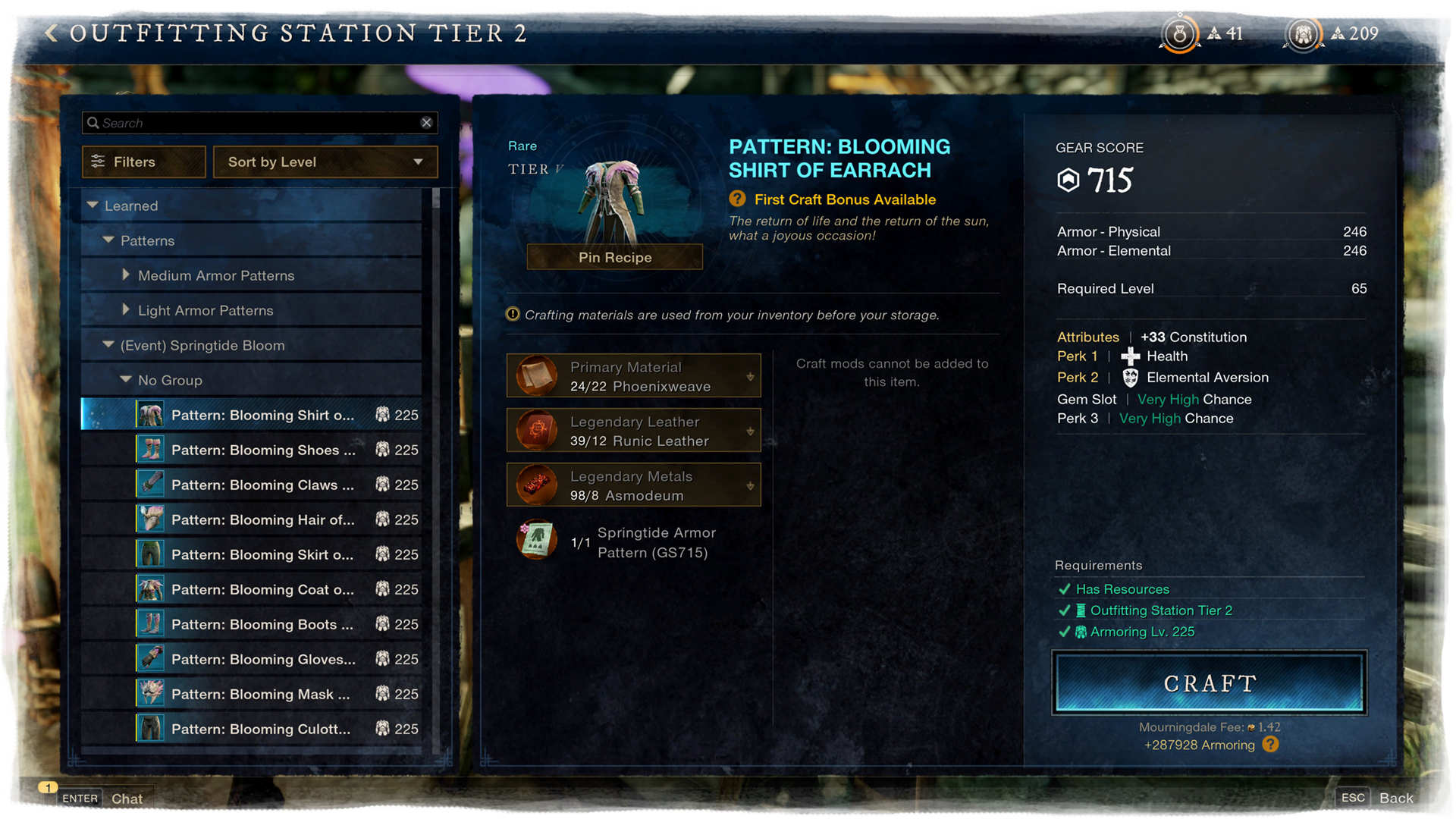Open the Filters panel

143,162
